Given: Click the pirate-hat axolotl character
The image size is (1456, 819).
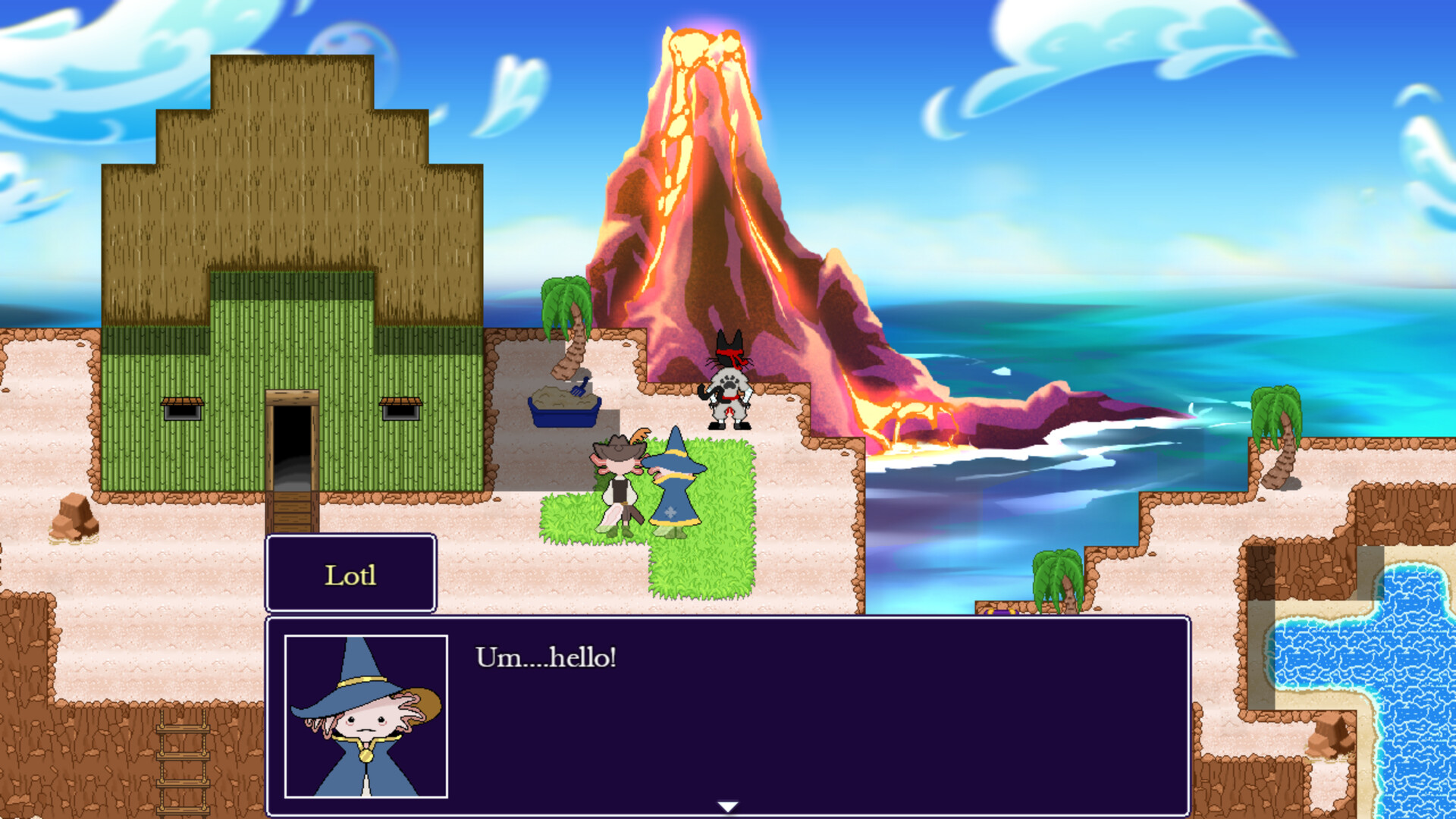Looking at the screenshot, I should click(x=620, y=485).
